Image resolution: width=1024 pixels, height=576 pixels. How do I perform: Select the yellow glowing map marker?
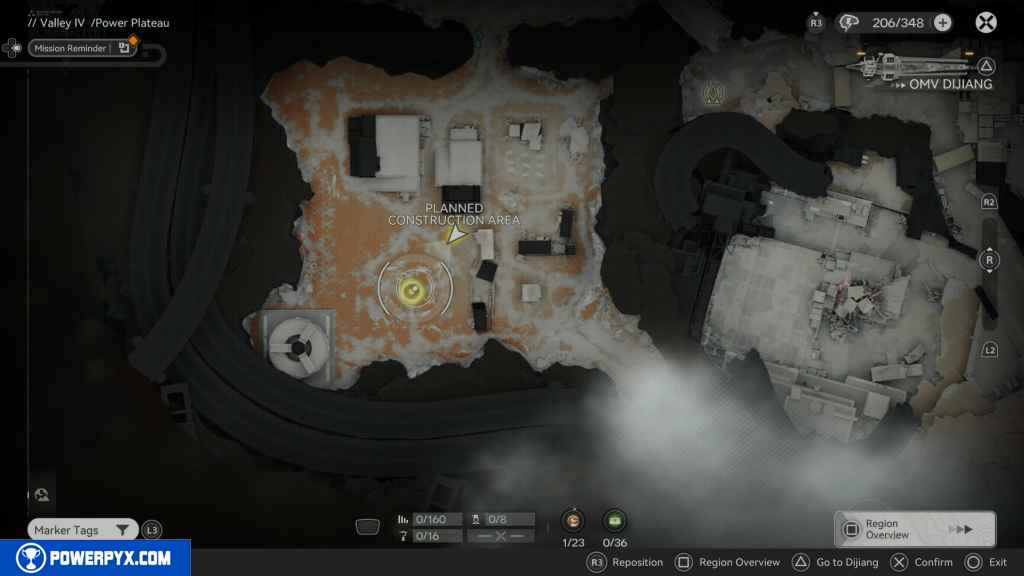coord(410,289)
